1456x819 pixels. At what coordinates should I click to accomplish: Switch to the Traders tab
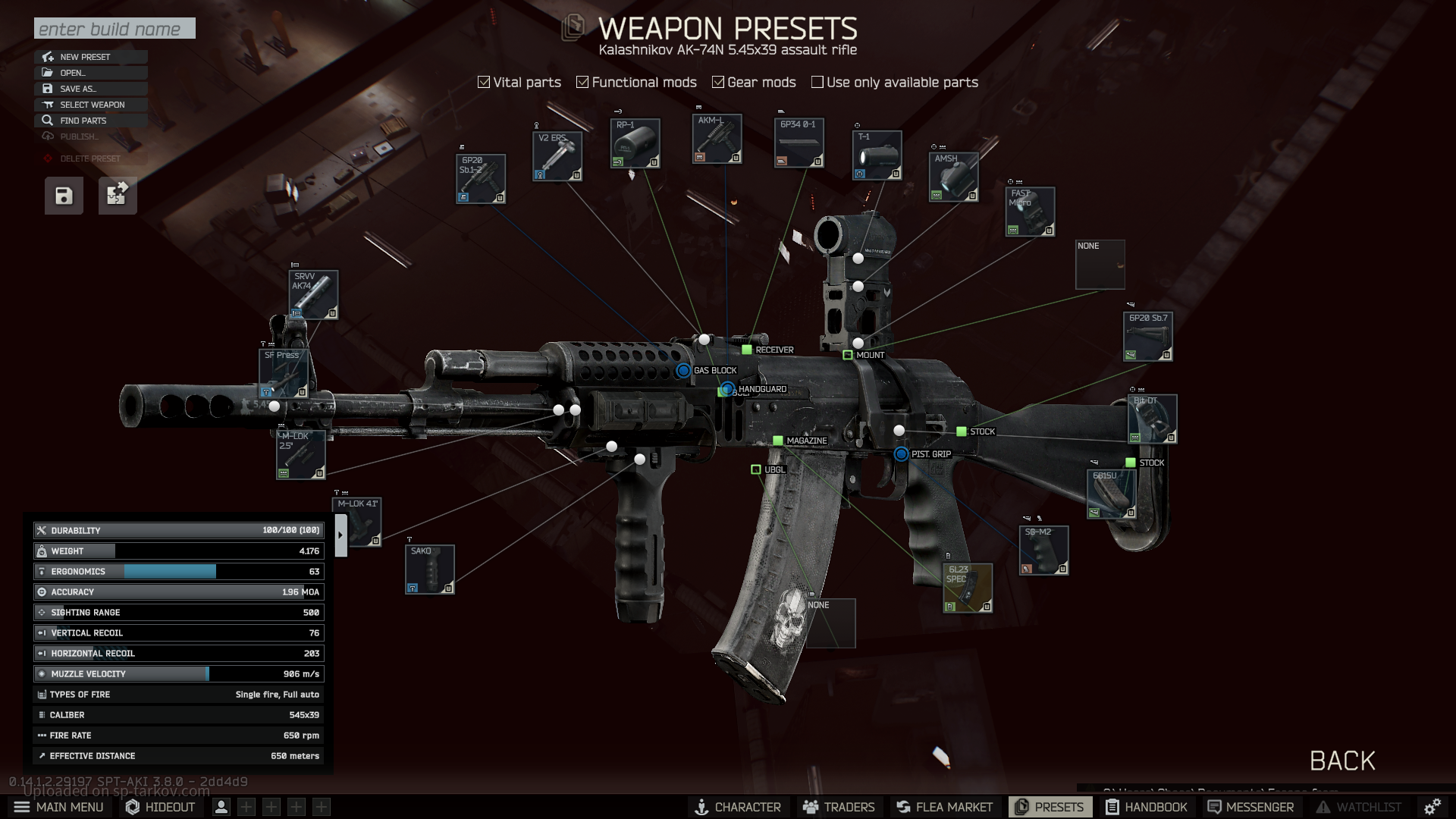839,807
